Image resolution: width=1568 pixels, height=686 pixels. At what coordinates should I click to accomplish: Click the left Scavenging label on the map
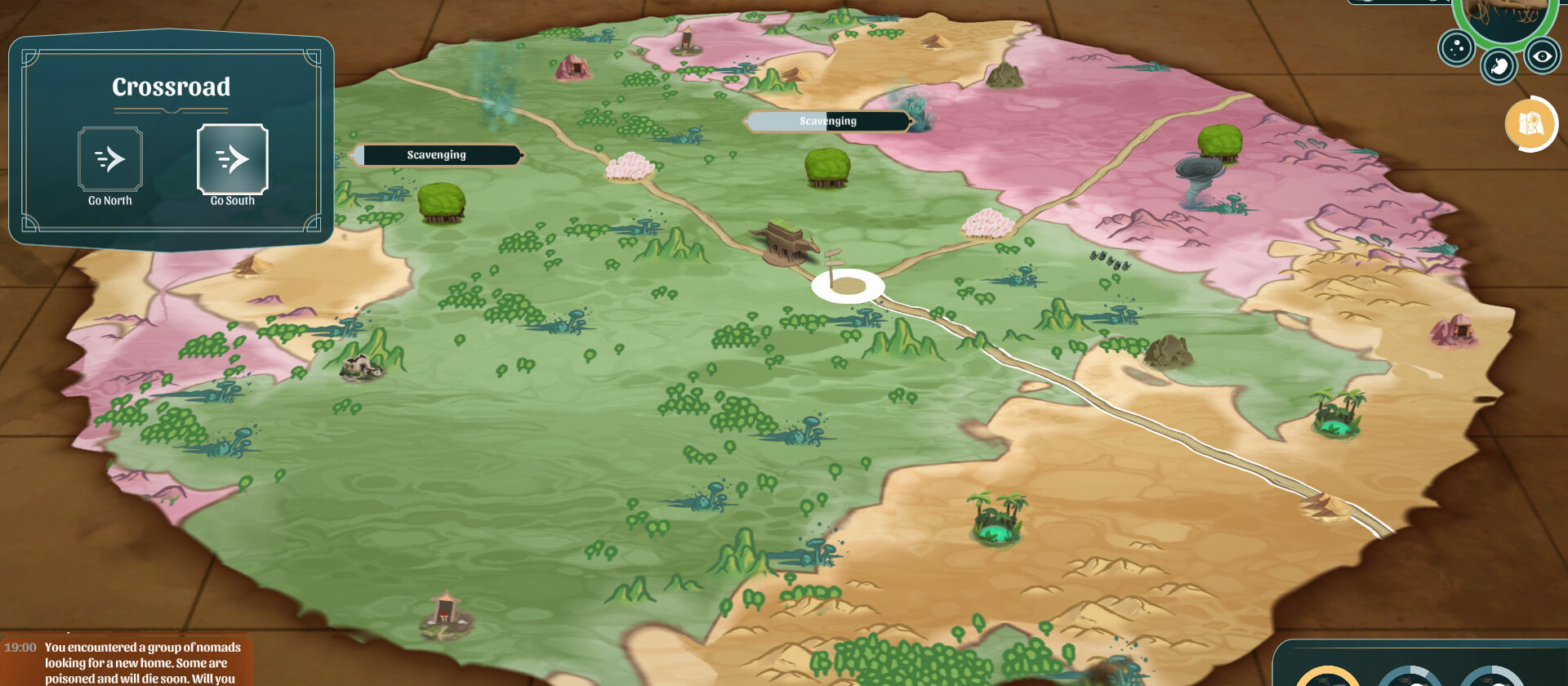pyautogui.click(x=437, y=155)
